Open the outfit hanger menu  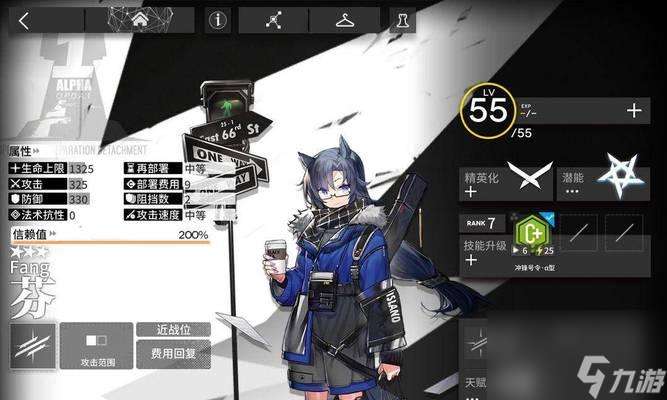346,19
